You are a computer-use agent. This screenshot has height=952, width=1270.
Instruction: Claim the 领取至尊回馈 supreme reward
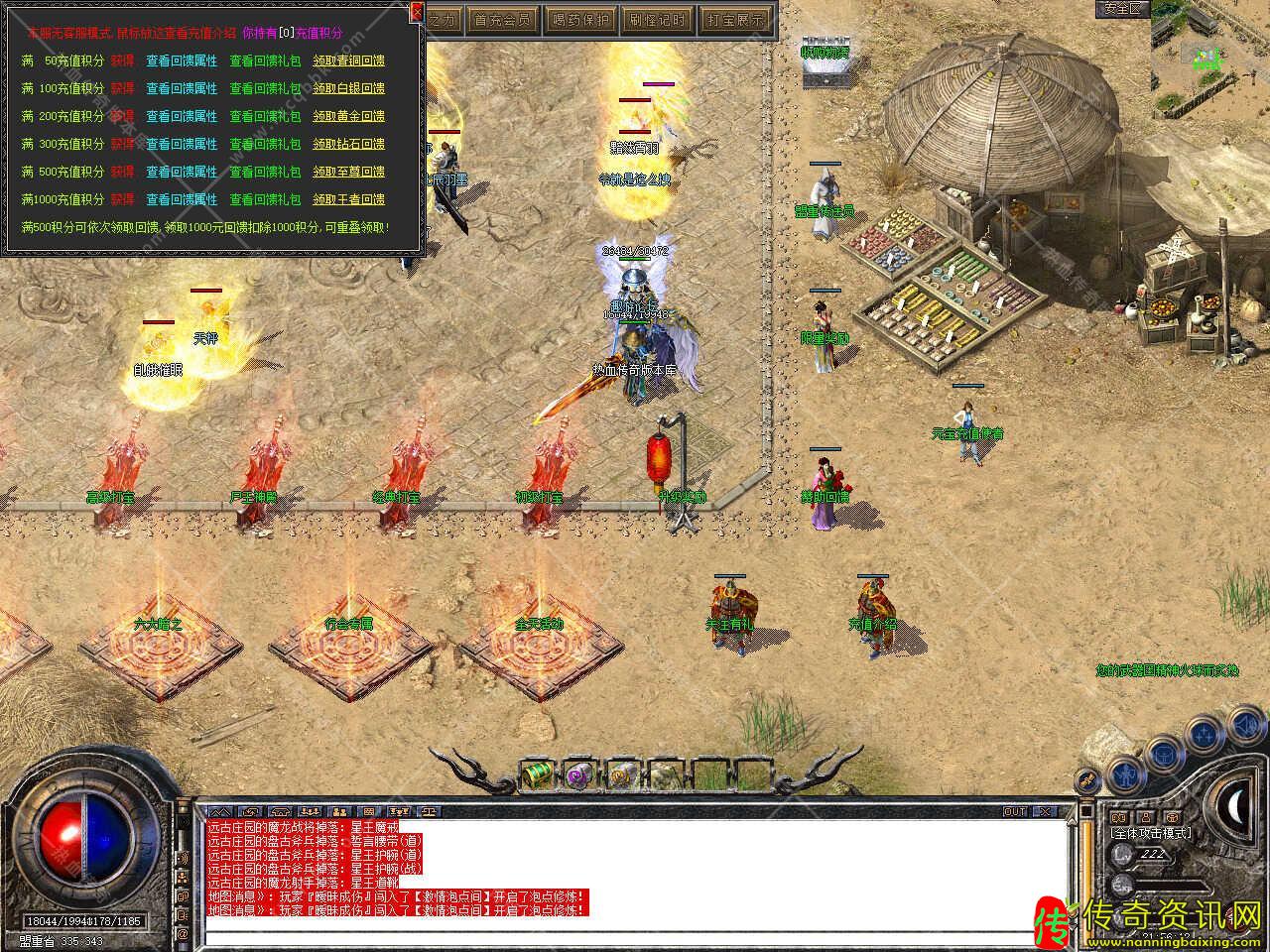[x=348, y=172]
